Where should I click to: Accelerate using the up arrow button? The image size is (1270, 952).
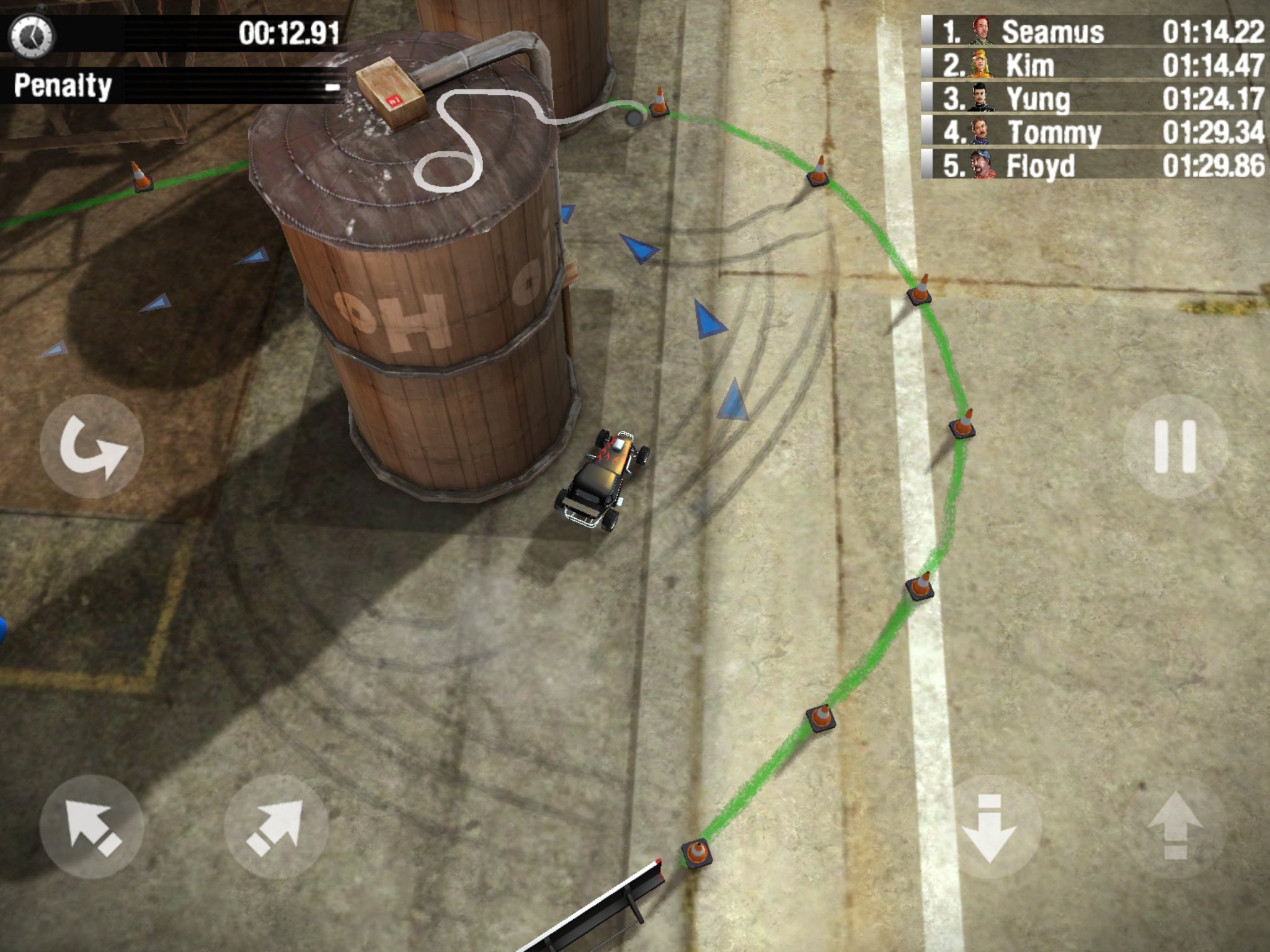coord(1175,827)
